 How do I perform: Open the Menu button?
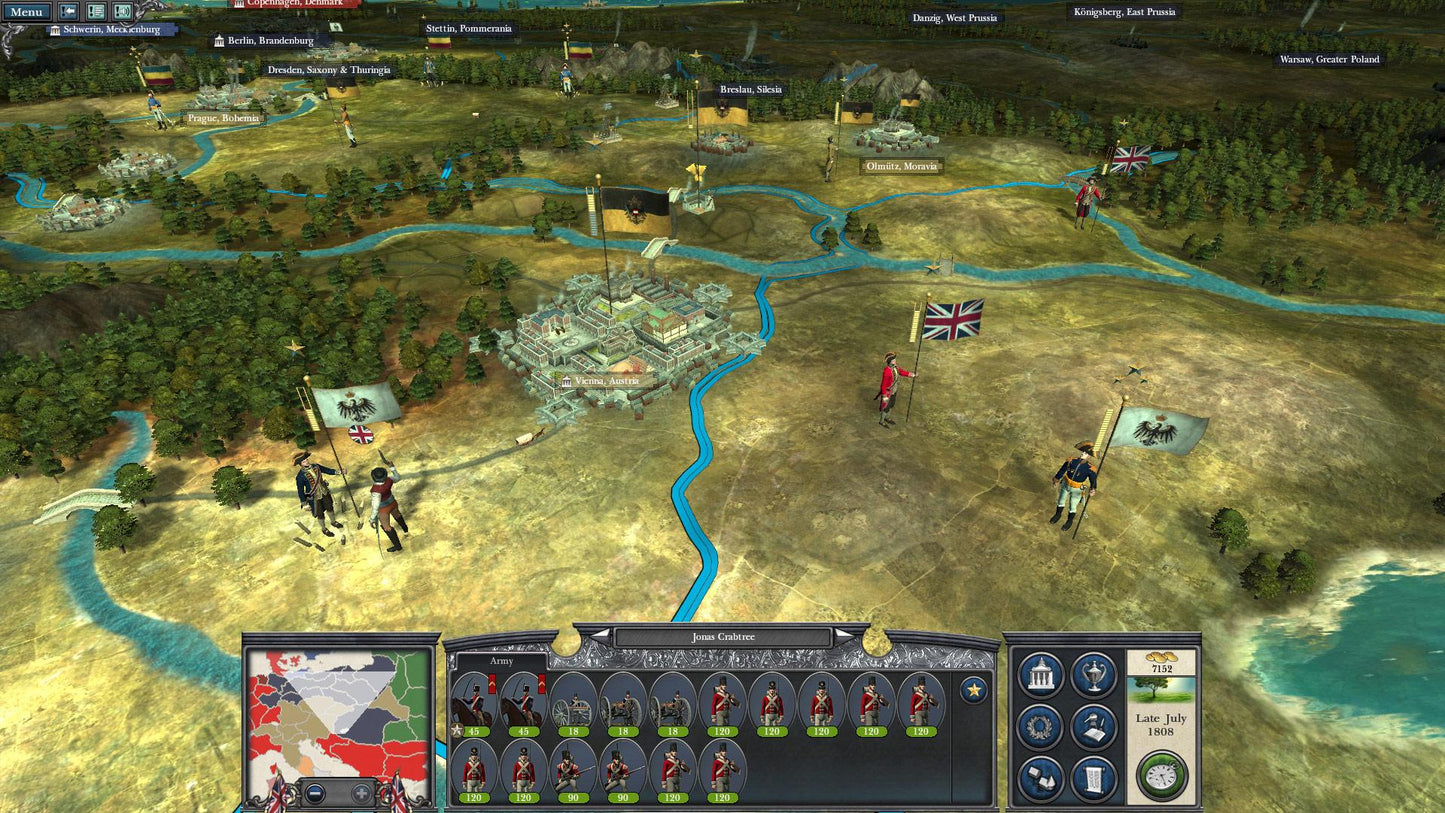pos(27,12)
